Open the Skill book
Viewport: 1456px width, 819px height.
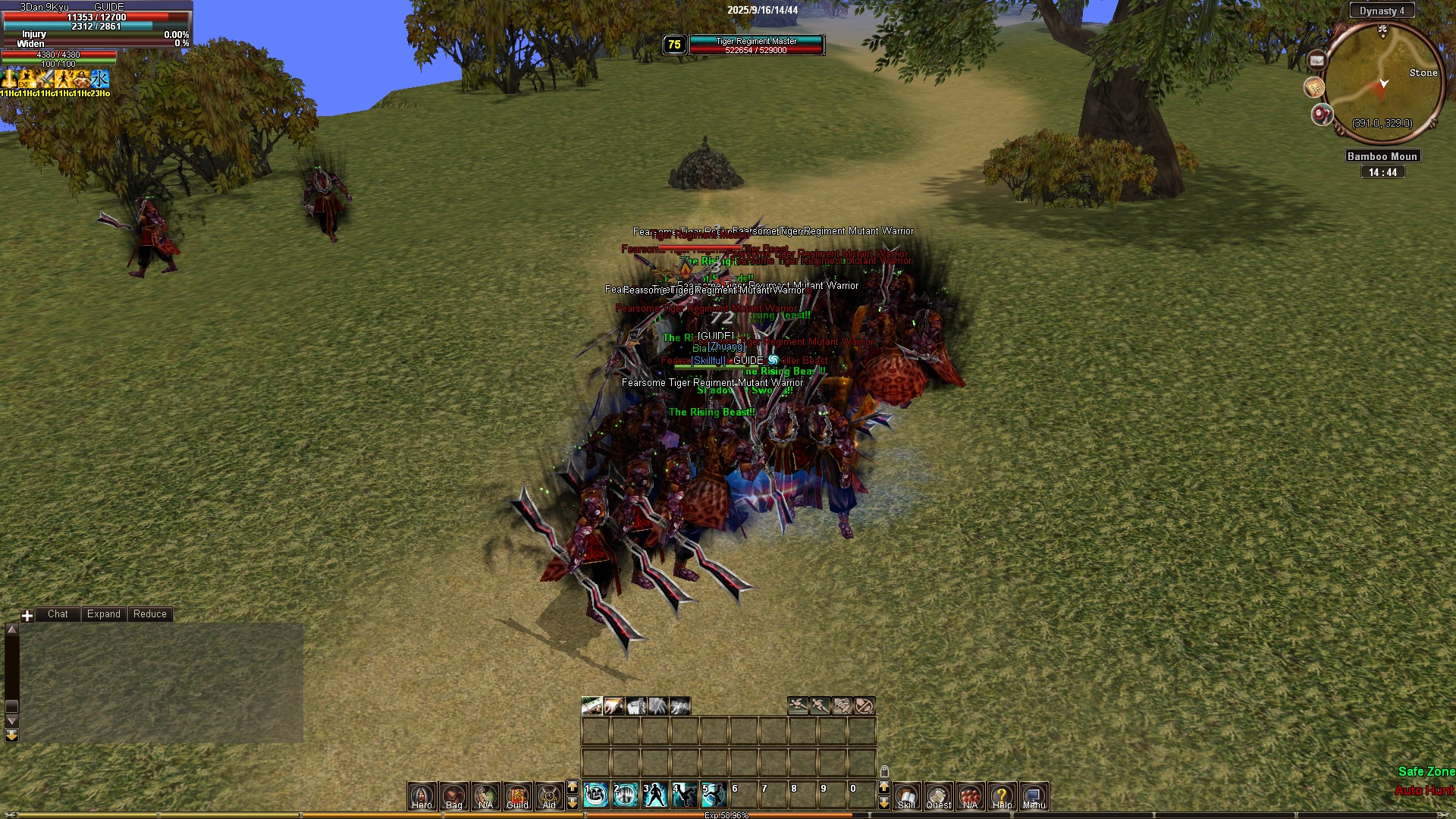click(906, 795)
